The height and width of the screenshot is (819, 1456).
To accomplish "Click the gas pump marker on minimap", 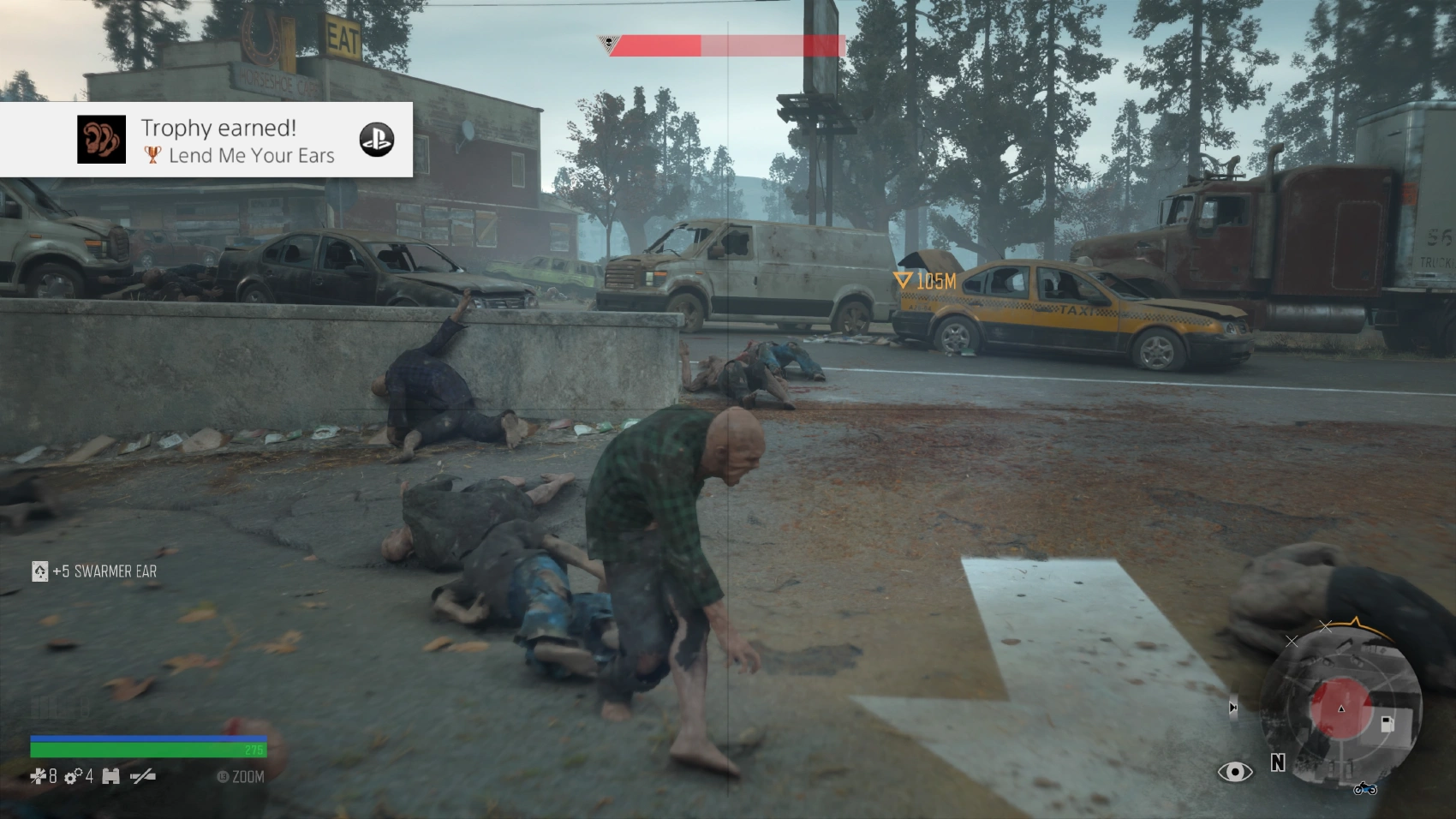I will click(x=1387, y=724).
